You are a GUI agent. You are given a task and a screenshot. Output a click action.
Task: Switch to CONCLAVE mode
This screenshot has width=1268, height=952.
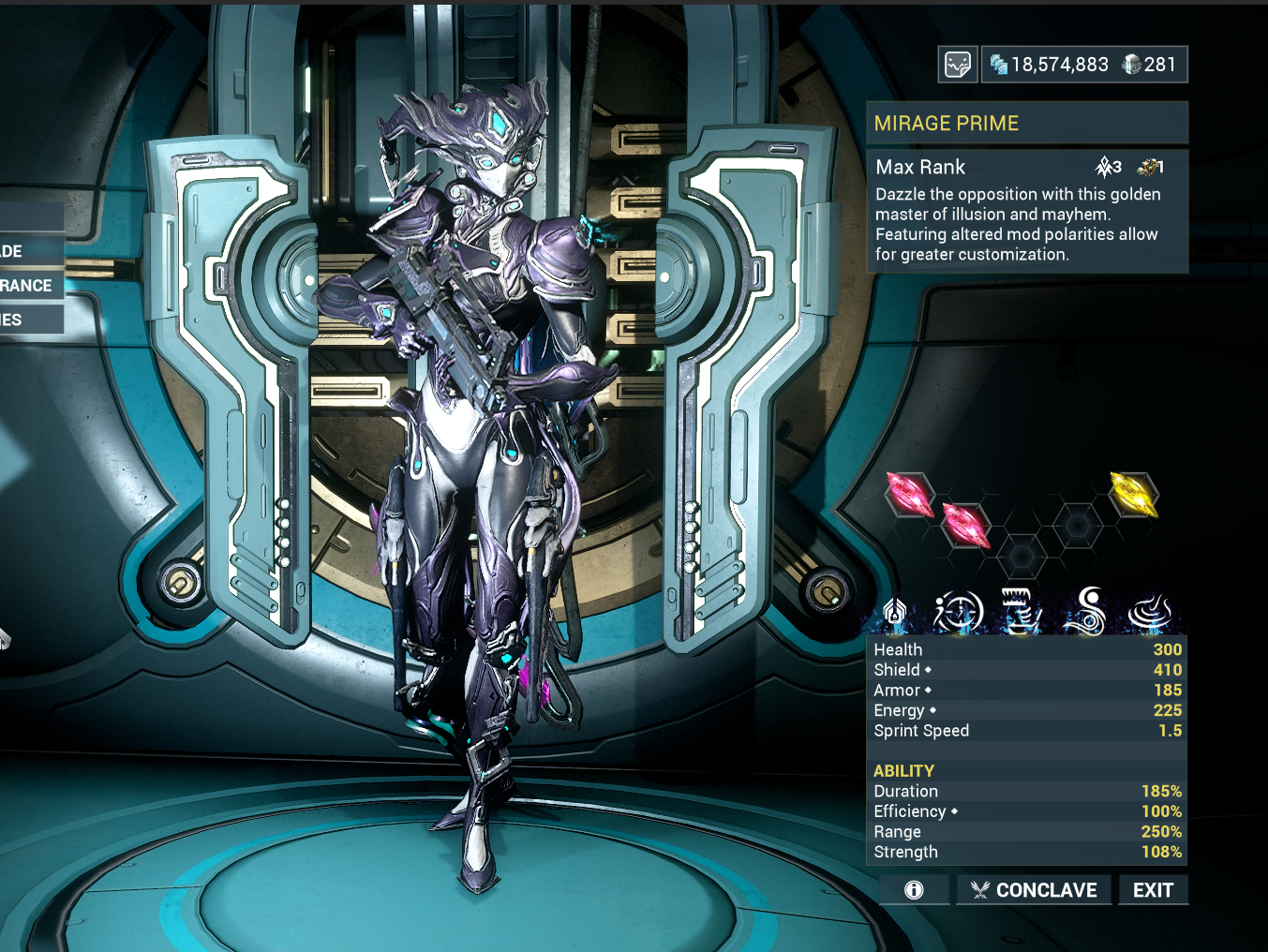click(x=1034, y=890)
